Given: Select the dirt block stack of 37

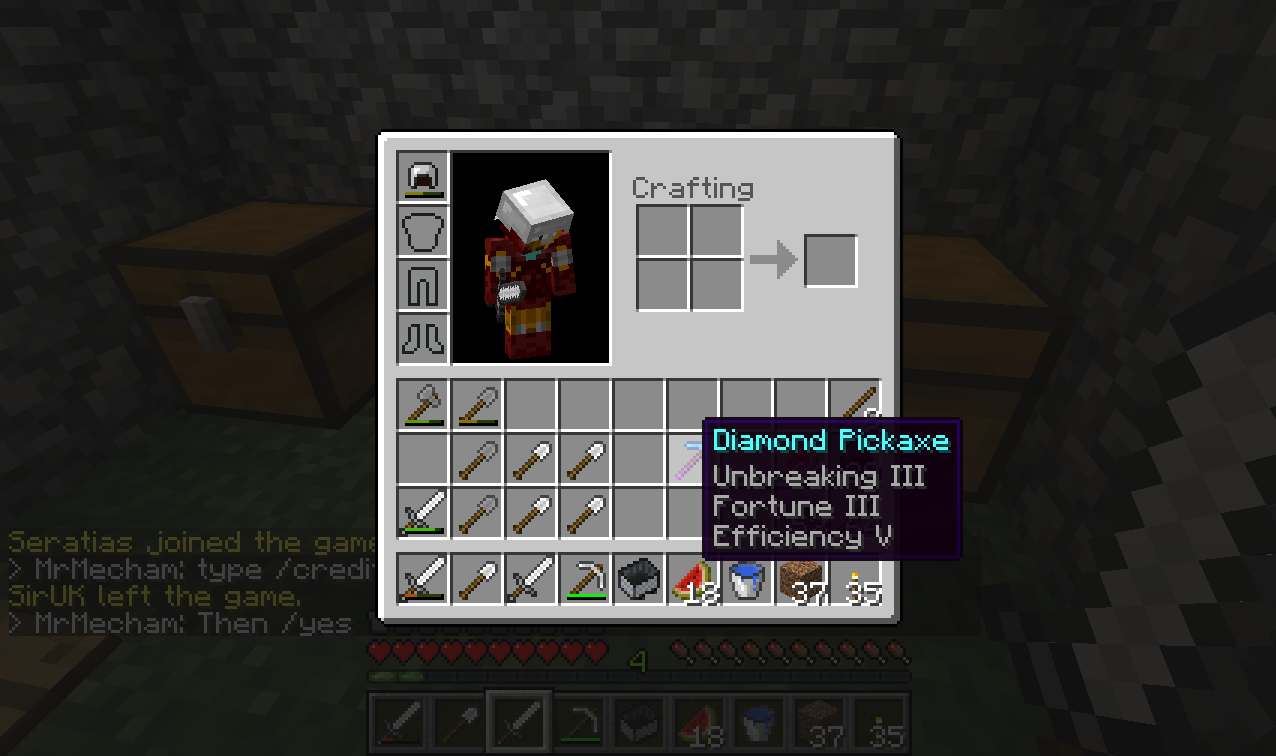Looking at the screenshot, I should (x=801, y=580).
